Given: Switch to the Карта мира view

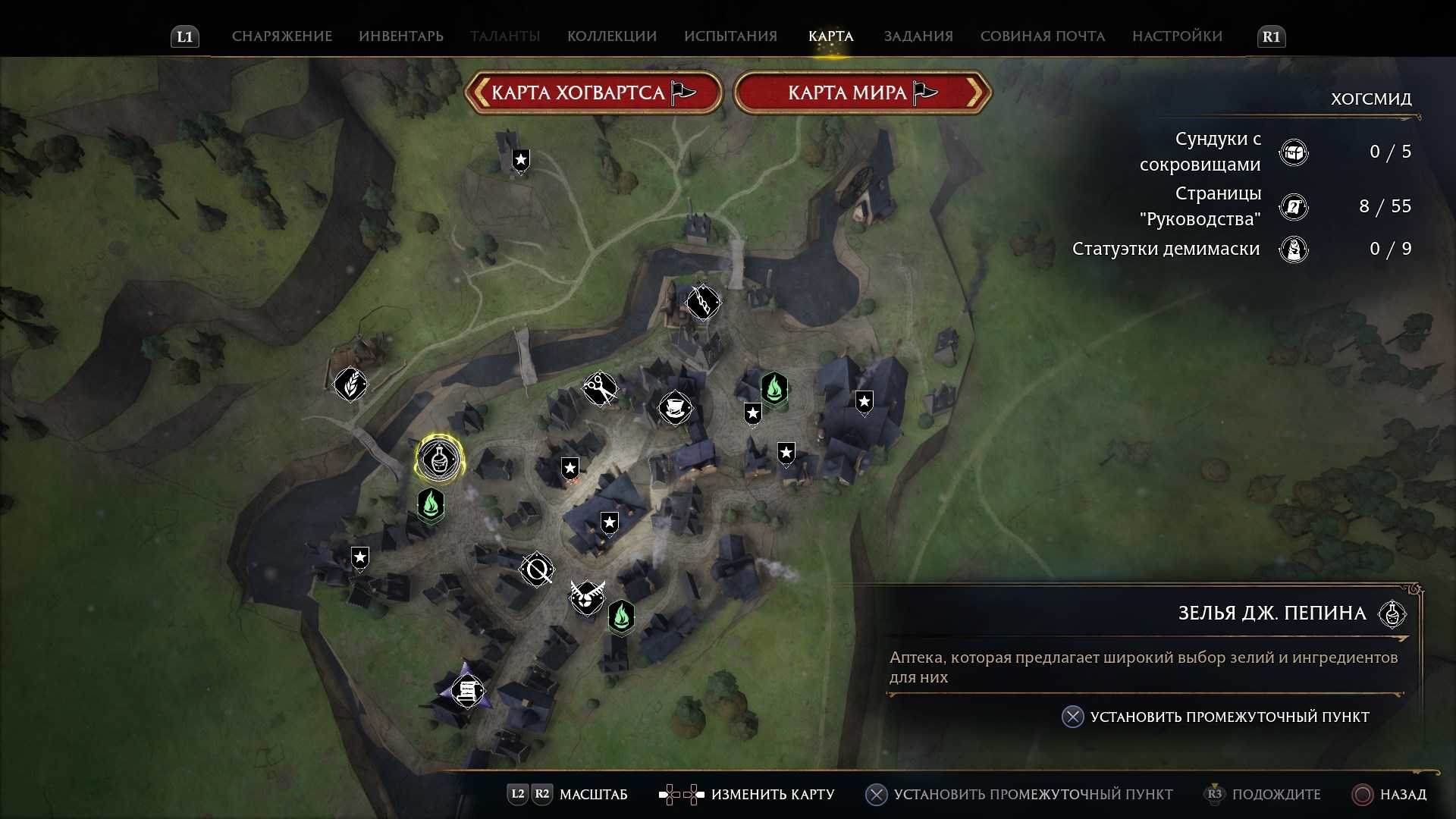Looking at the screenshot, I should point(862,93).
